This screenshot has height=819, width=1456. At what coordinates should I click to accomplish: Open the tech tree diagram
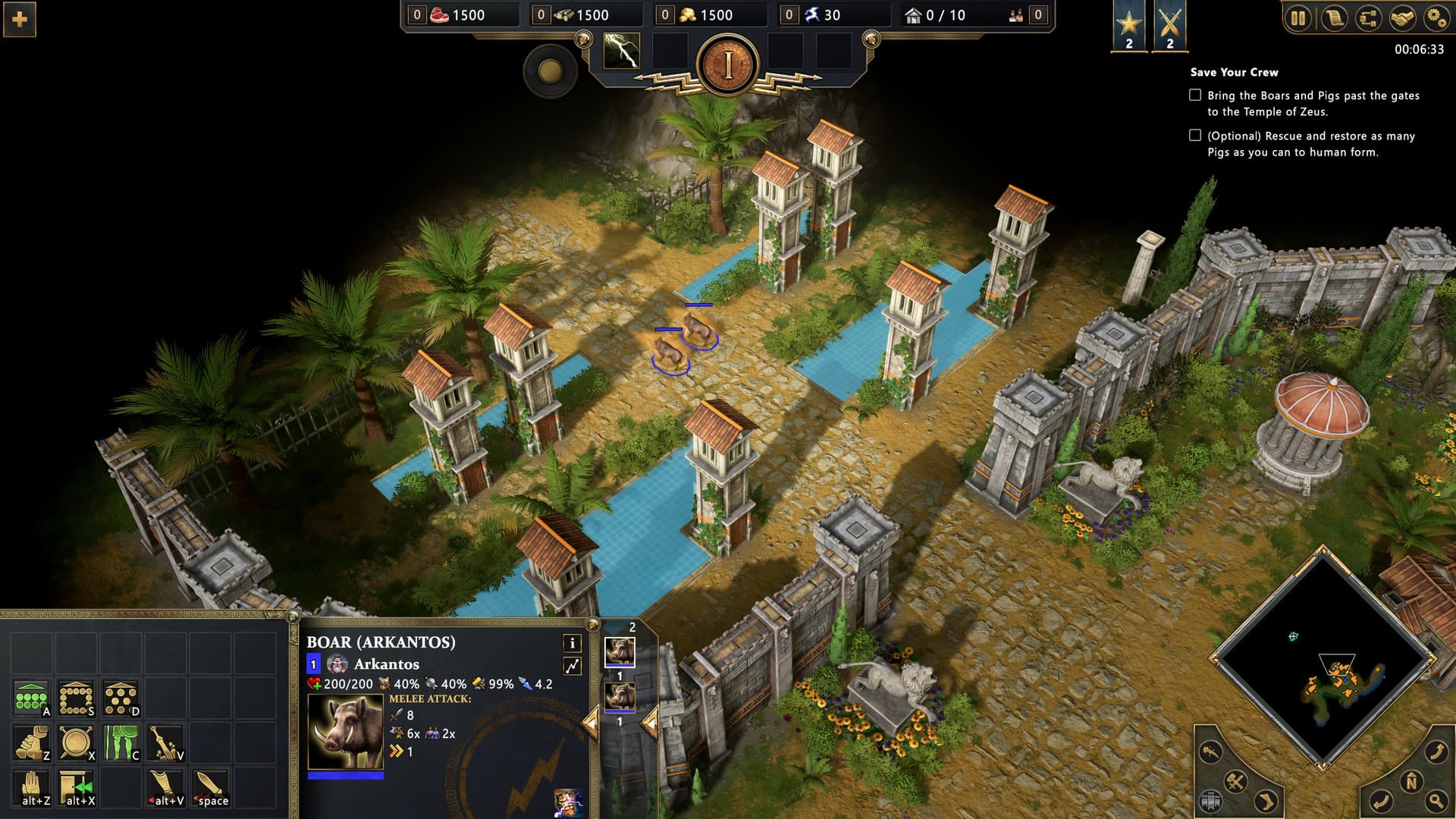1368,17
